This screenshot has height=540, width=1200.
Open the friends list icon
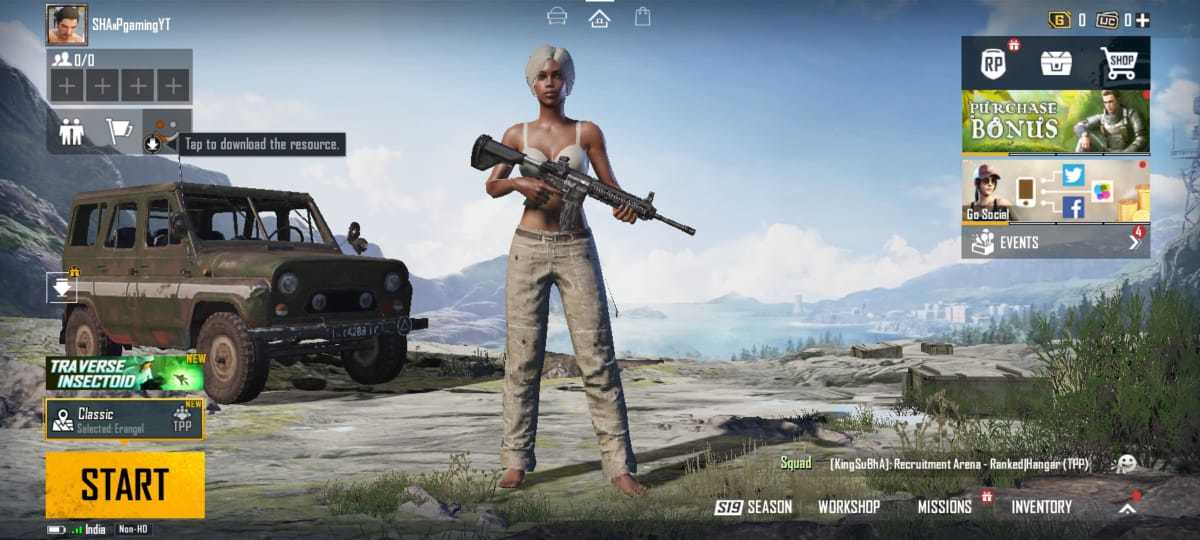(71, 132)
